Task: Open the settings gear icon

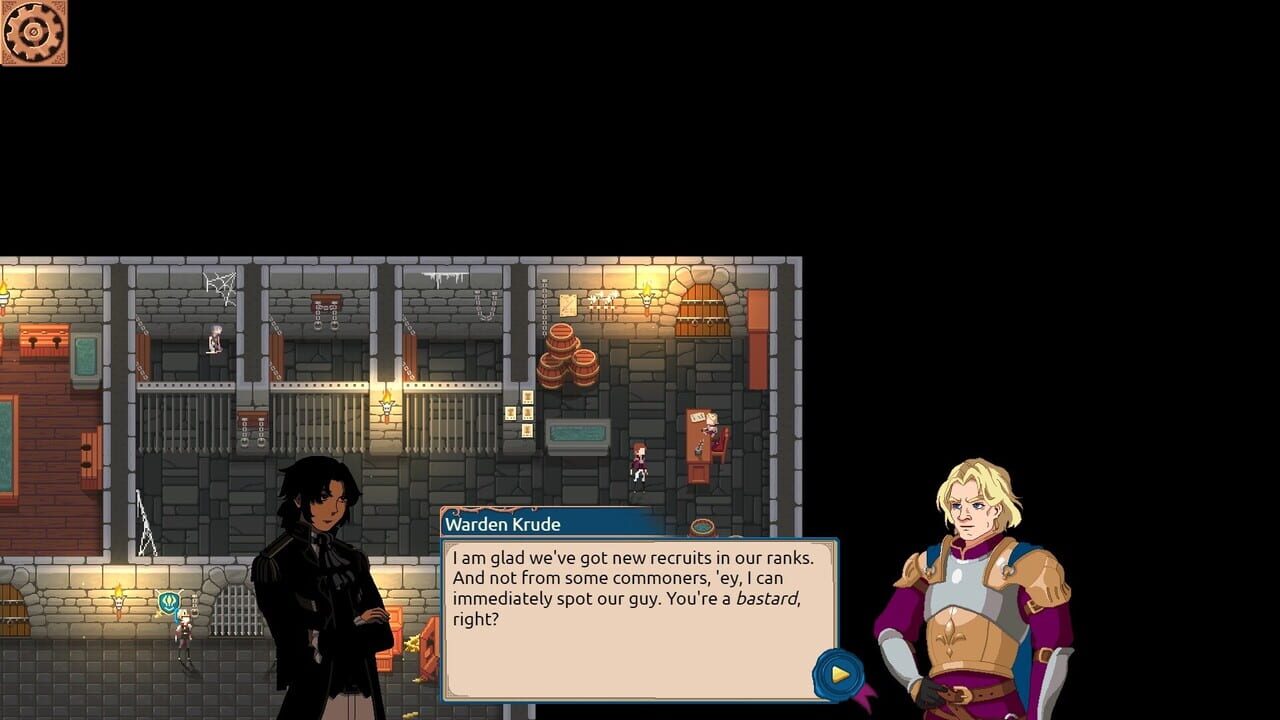Action: pos(35,34)
